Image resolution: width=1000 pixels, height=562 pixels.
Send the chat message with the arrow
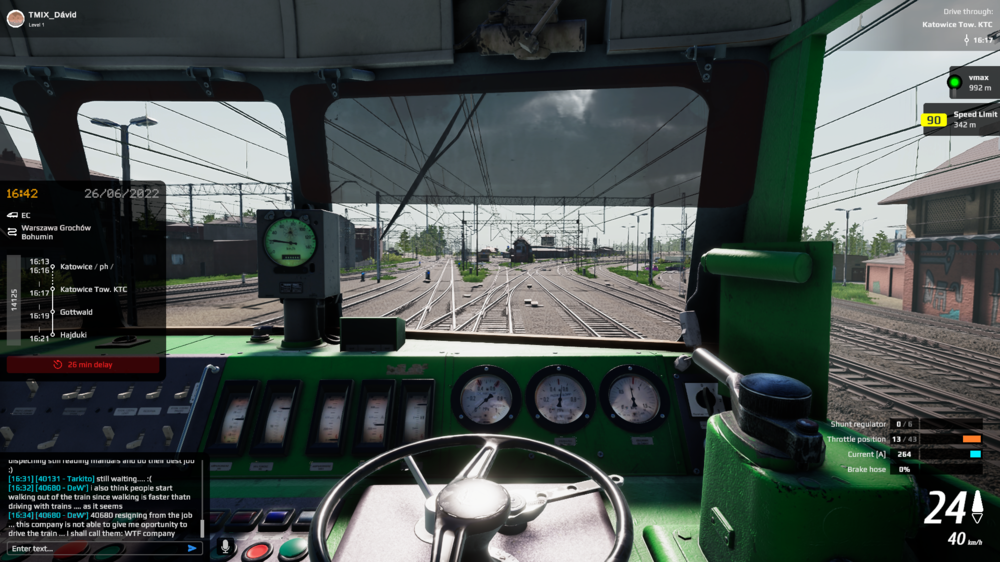pyautogui.click(x=192, y=548)
